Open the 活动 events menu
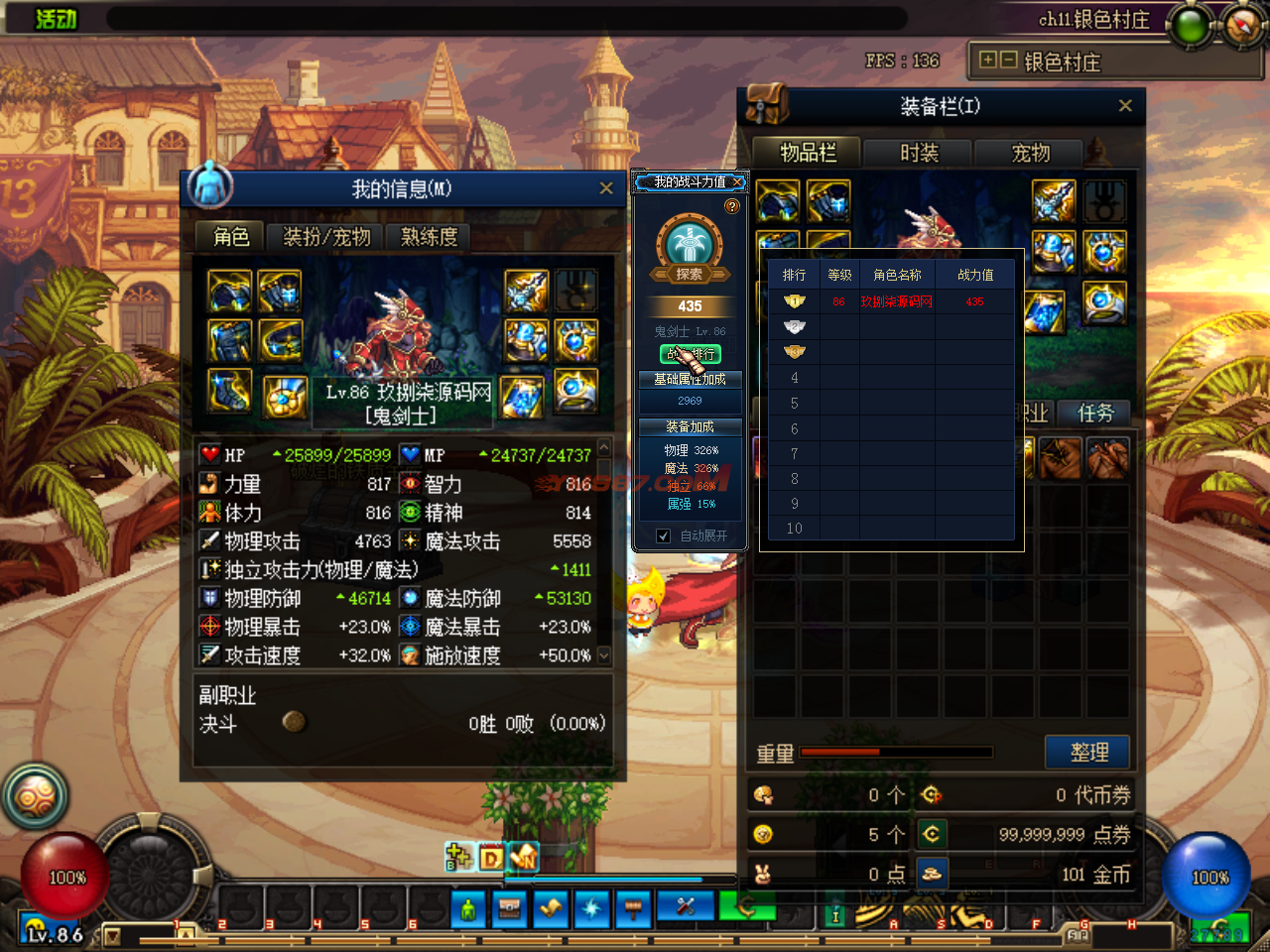The image size is (1270, 952). point(57,19)
